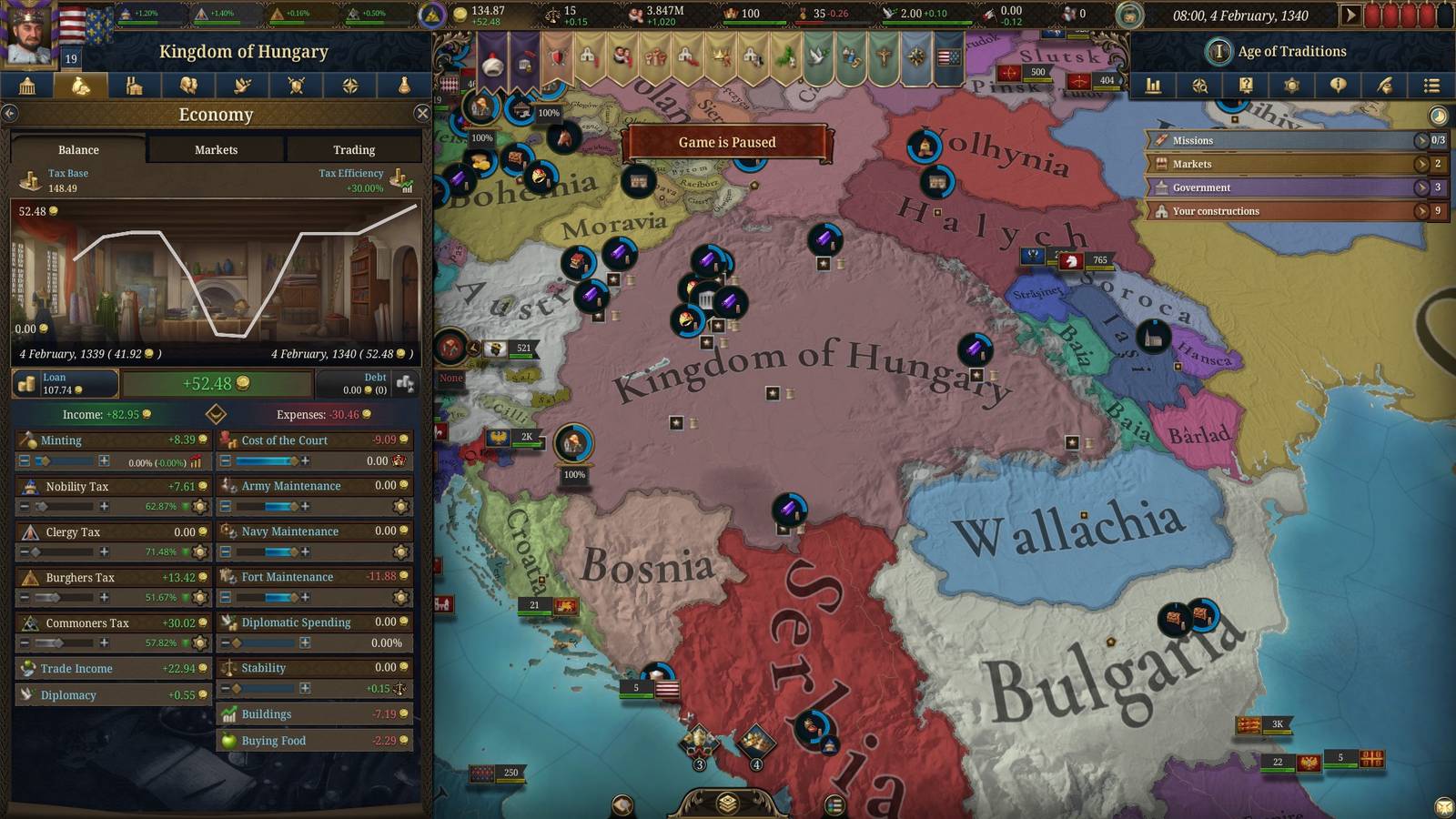
Task: Click the gear icon beside Commoners Tax
Action: (199, 643)
